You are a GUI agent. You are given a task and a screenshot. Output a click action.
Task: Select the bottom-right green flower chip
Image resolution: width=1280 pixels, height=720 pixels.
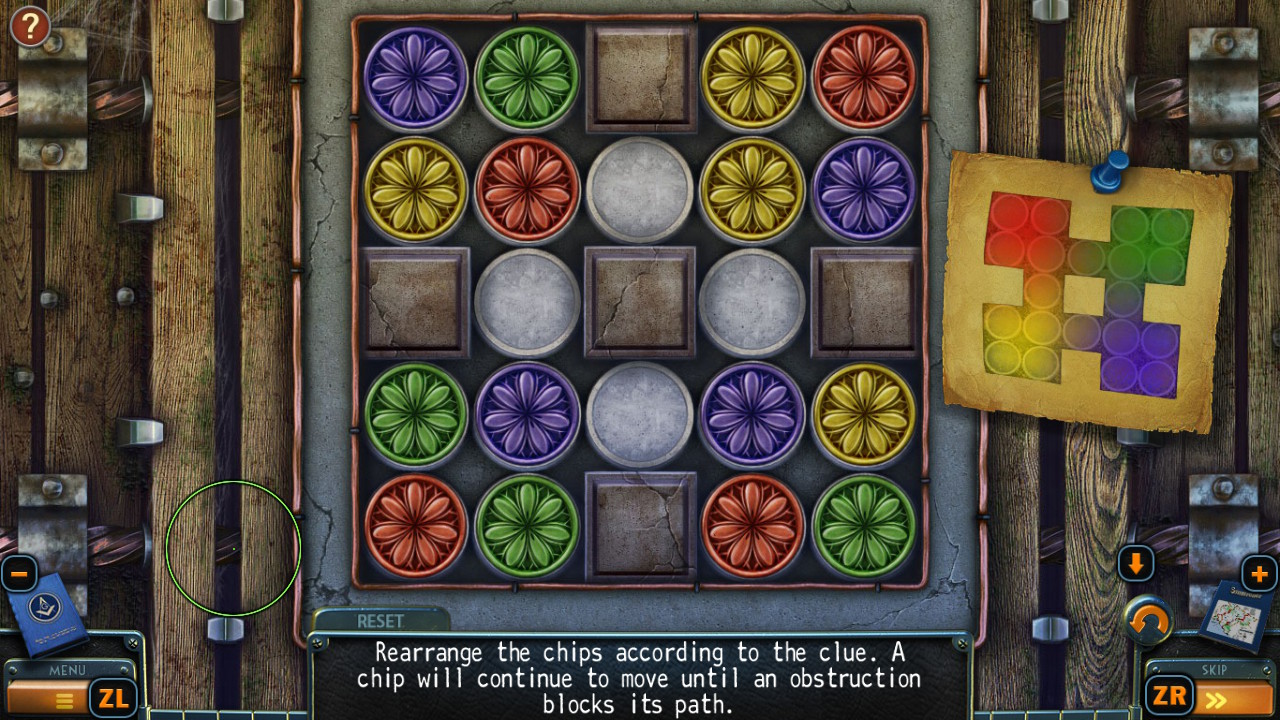(866, 524)
